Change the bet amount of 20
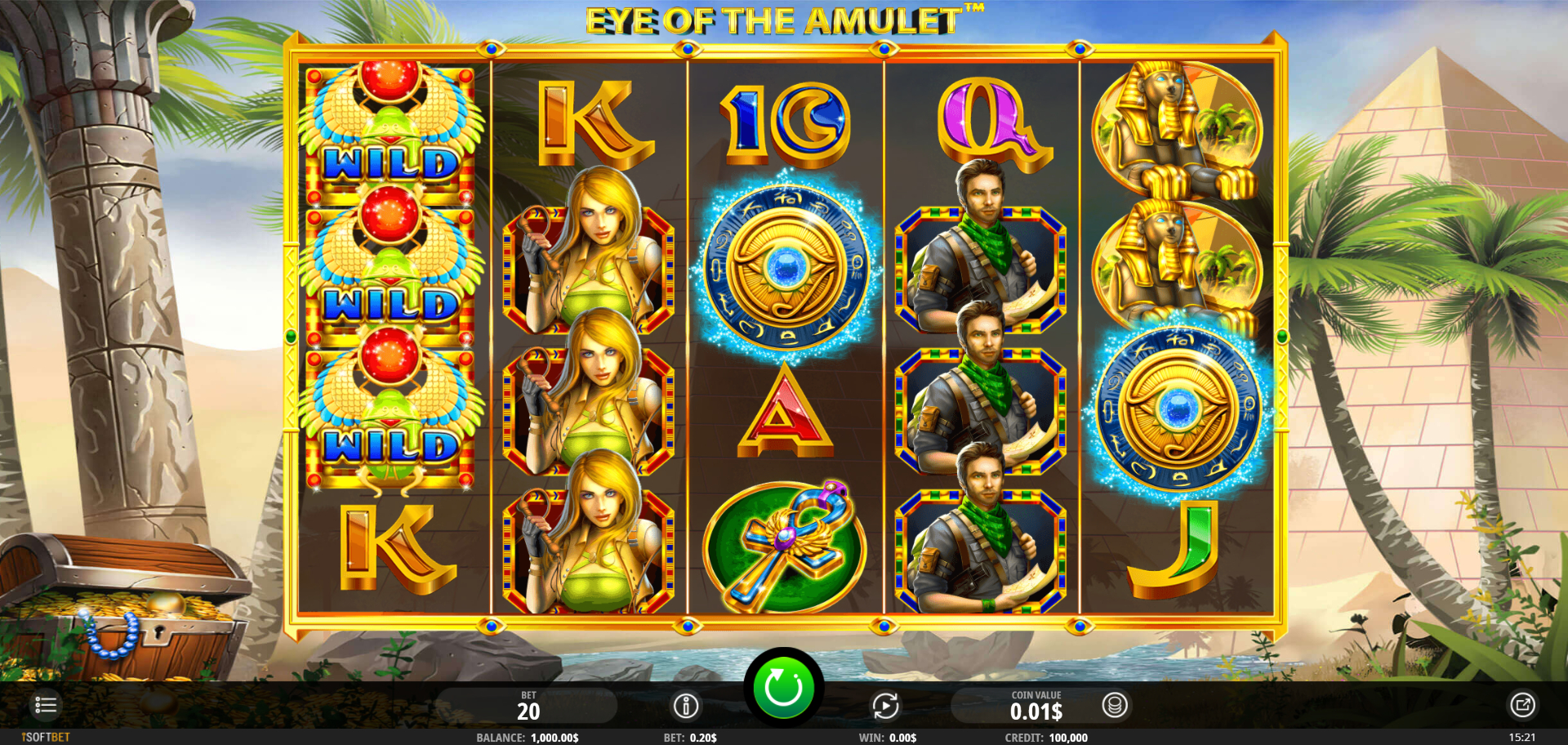The image size is (1568, 745). point(528,707)
